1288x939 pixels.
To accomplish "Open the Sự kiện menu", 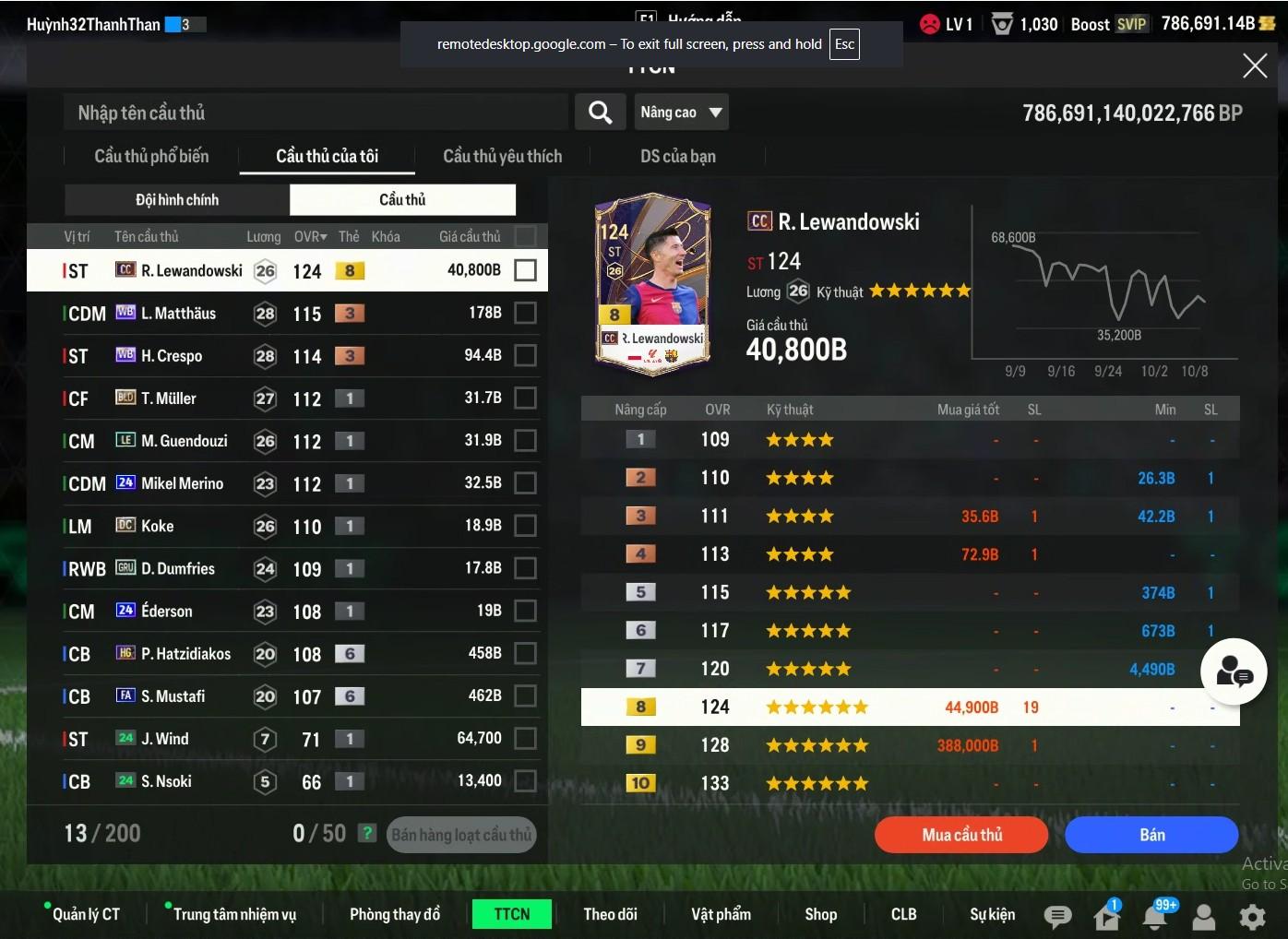I will point(992,914).
